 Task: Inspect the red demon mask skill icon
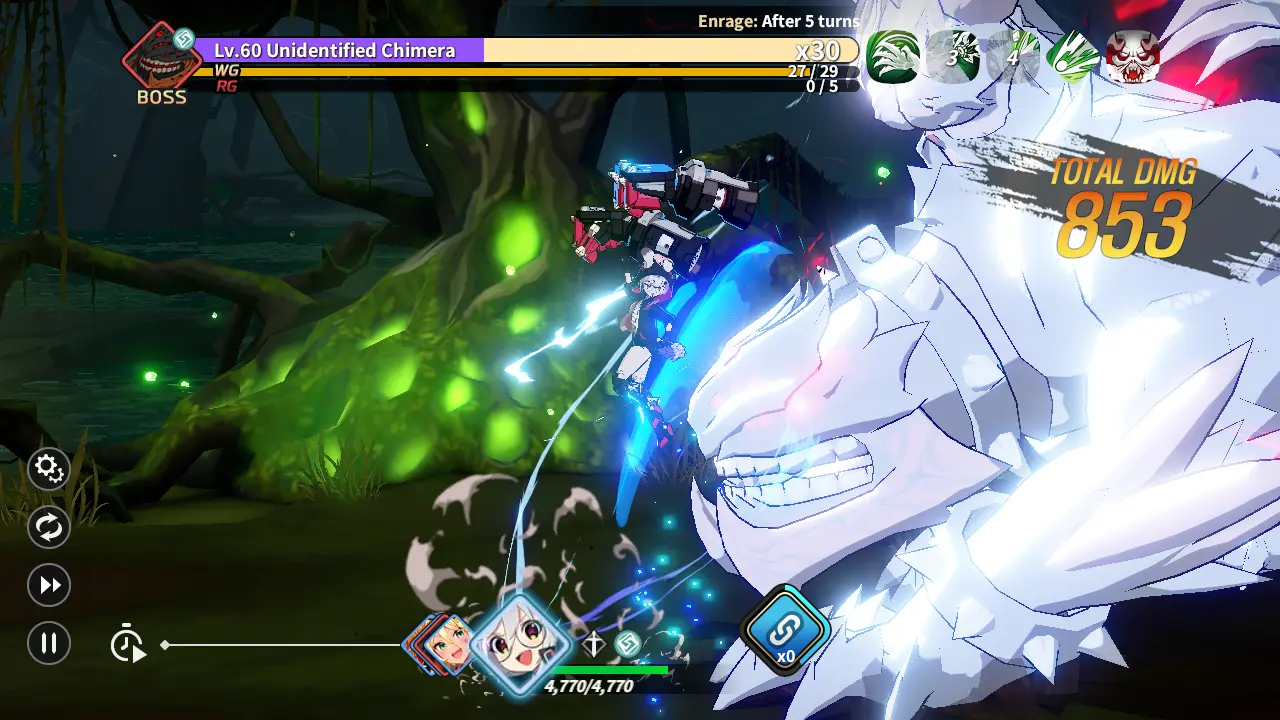pyautogui.click(x=1132, y=56)
